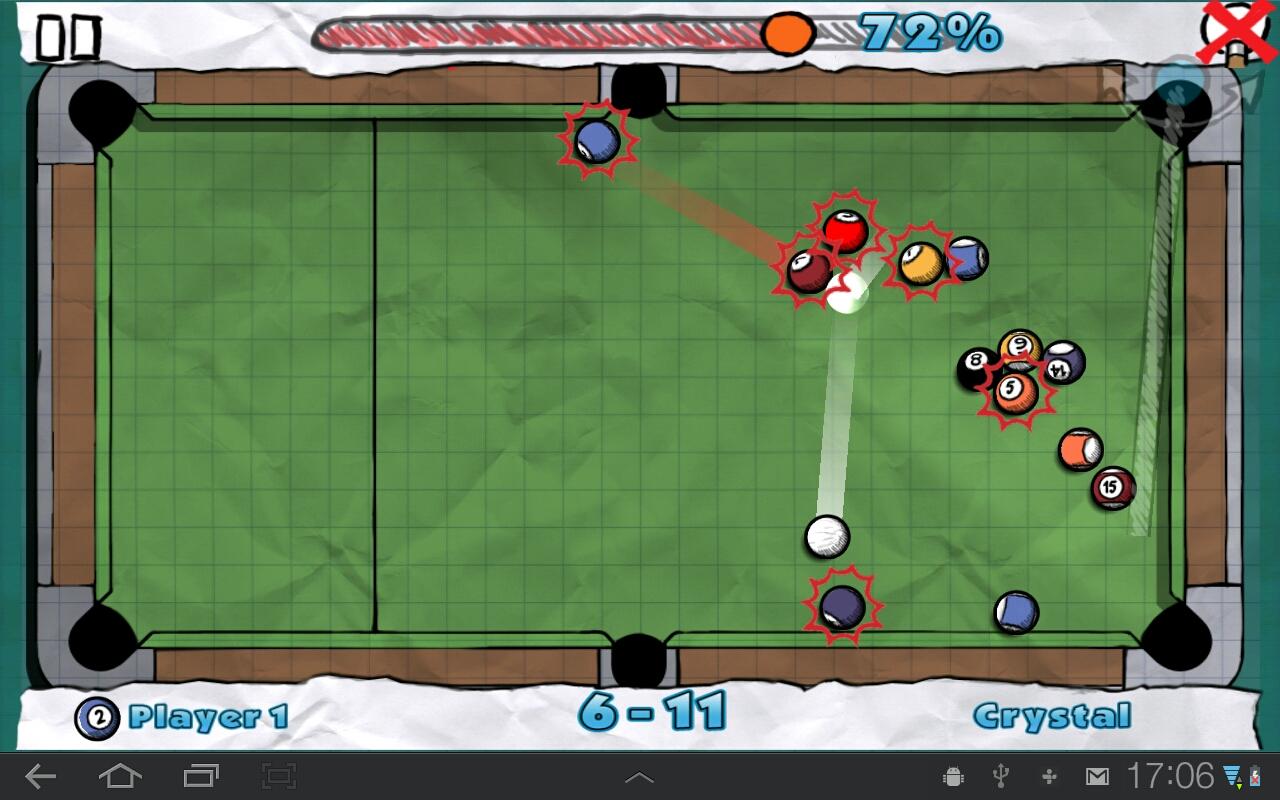
Task: Select the white cue ball
Action: [x=827, y=538]
